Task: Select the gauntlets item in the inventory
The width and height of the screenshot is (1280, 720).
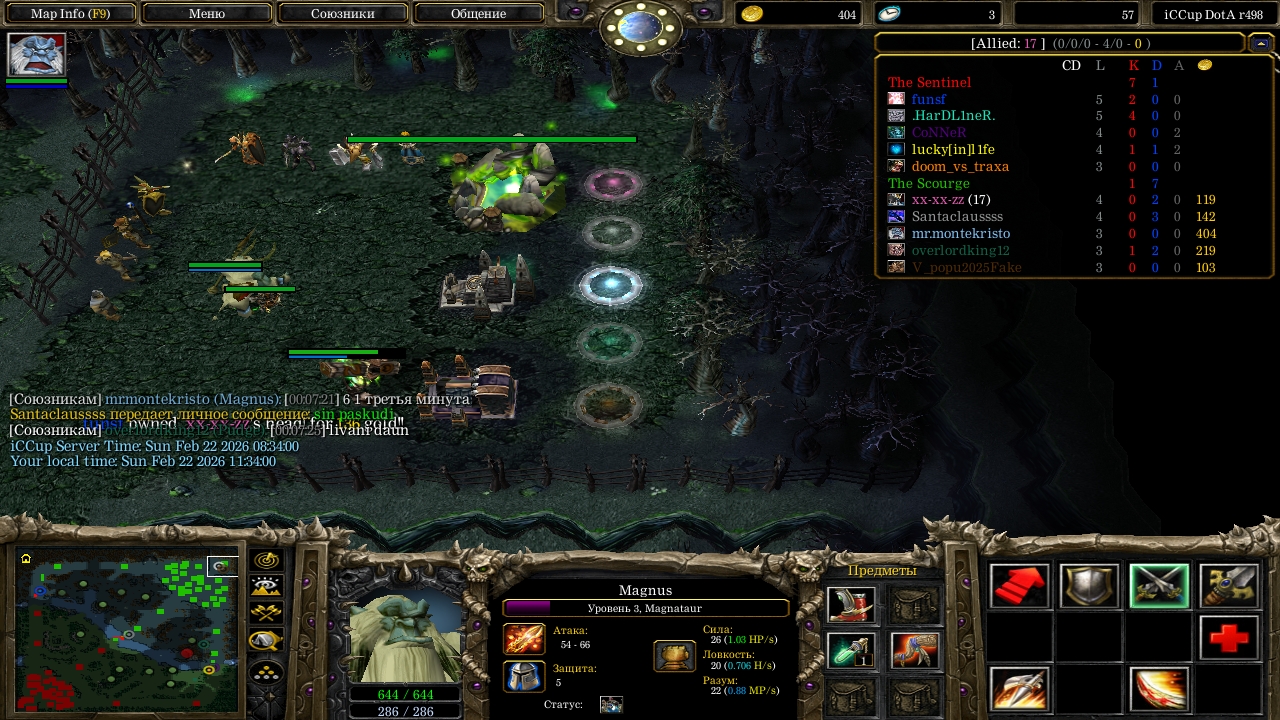Action: pos(914,651)
